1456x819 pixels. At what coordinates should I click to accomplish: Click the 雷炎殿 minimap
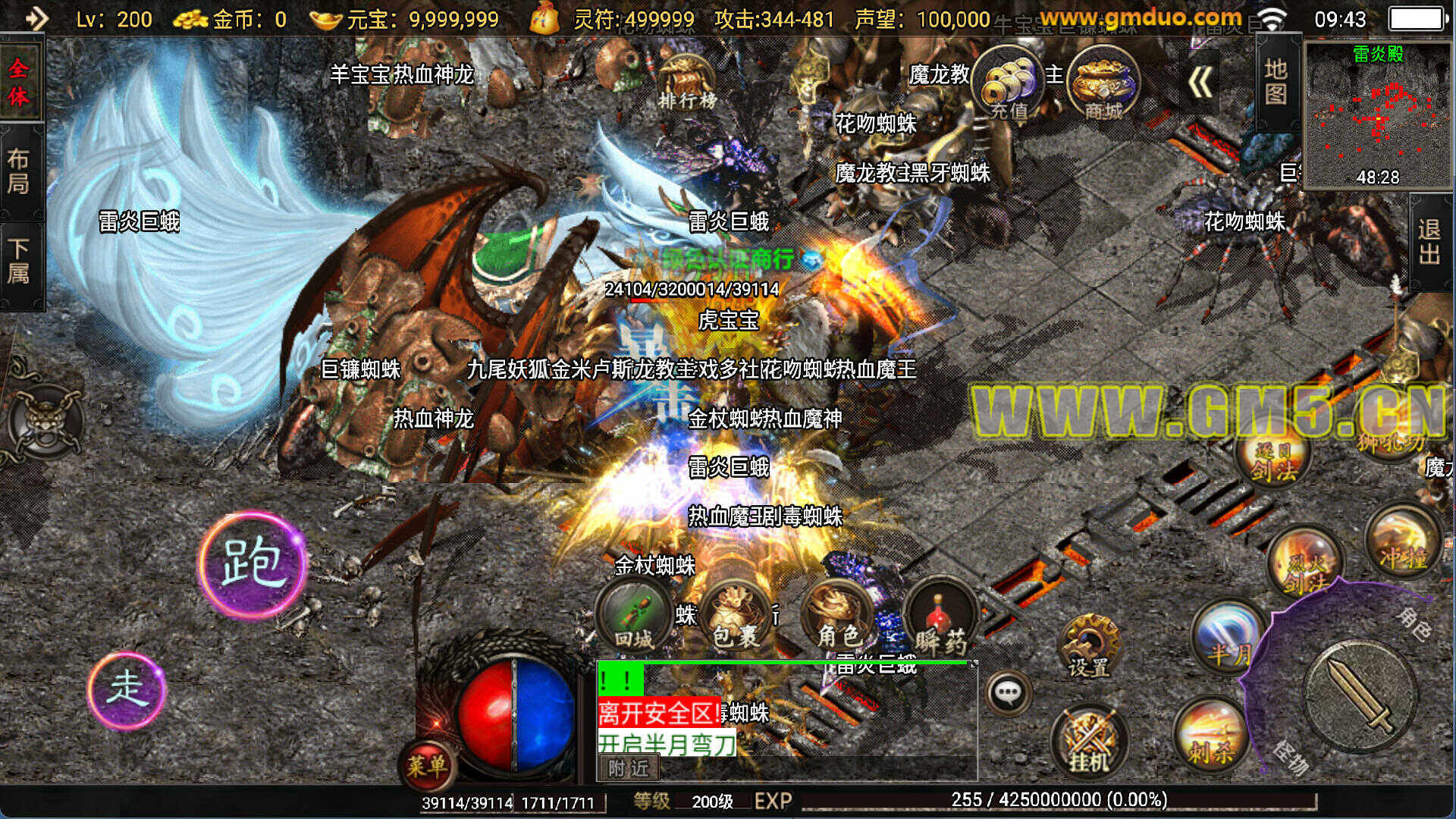(x=1378, y=114)
